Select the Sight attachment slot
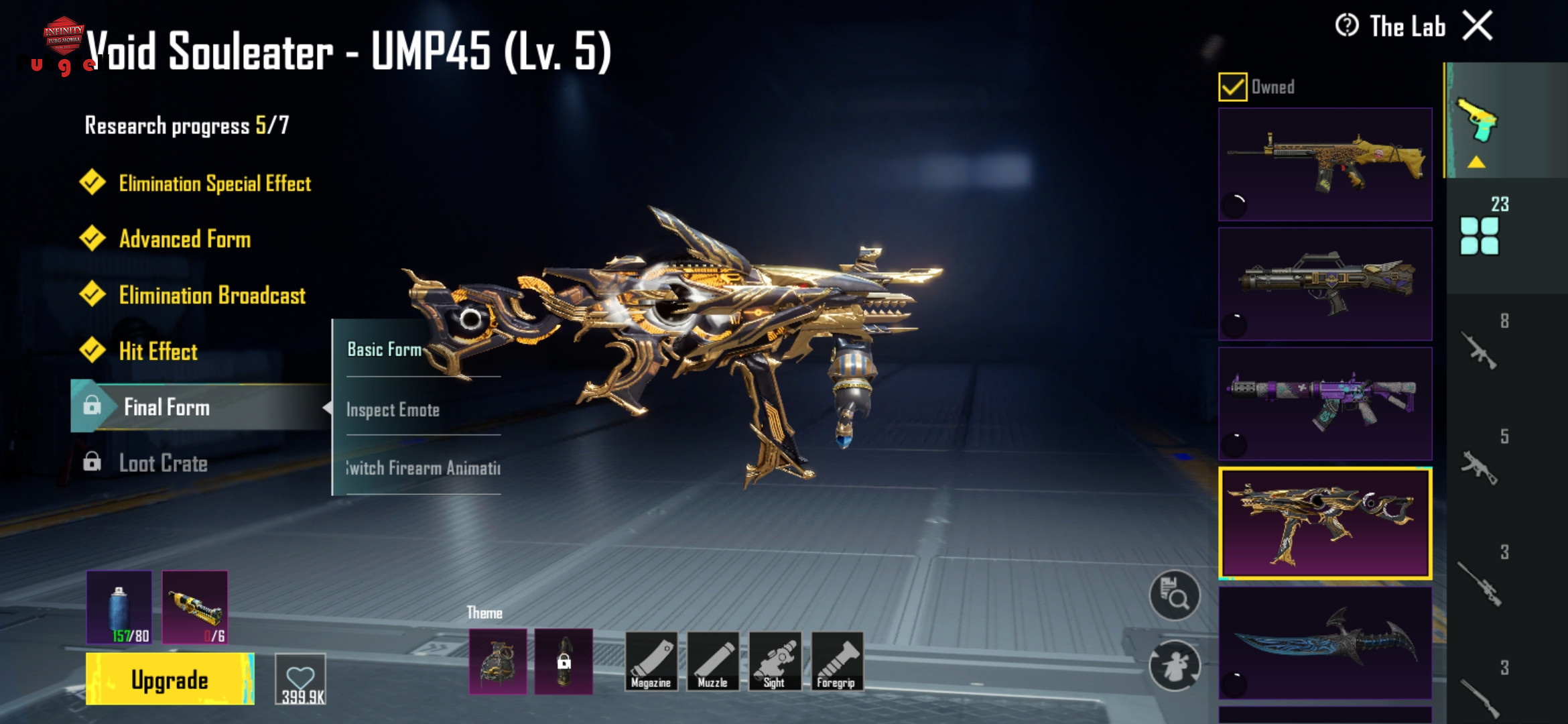Screen dimensions: 1568x724 pyautogui.click(x=775, y=662)
